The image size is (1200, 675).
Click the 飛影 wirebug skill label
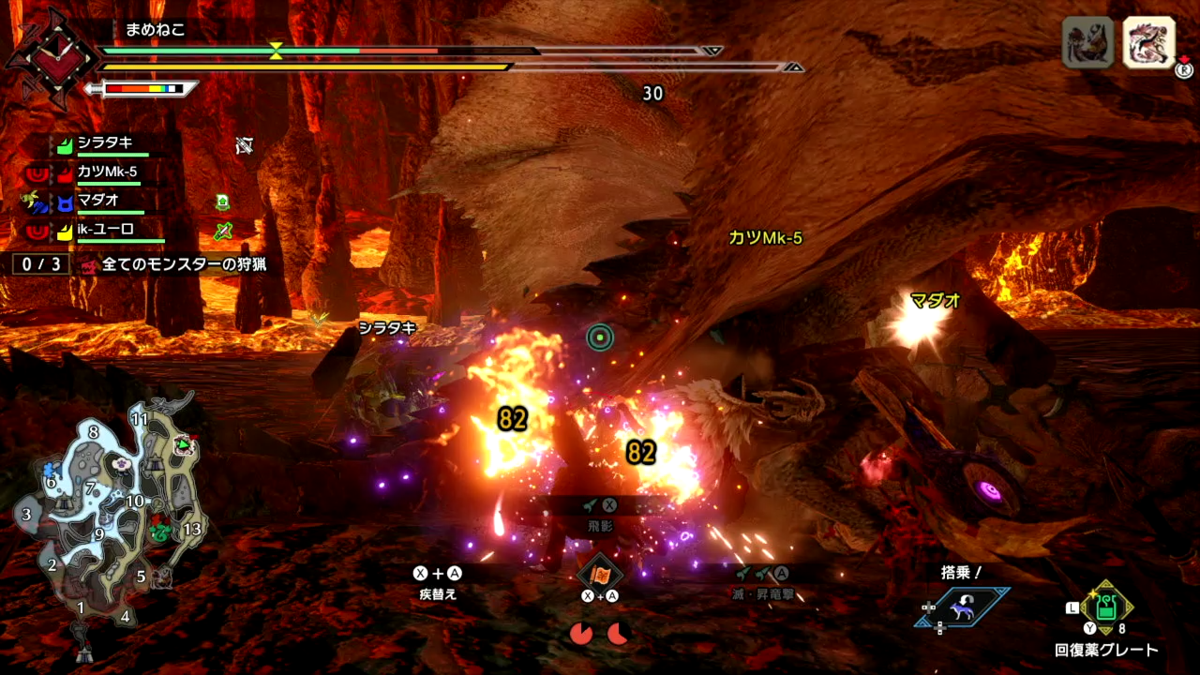pos(600,525)
